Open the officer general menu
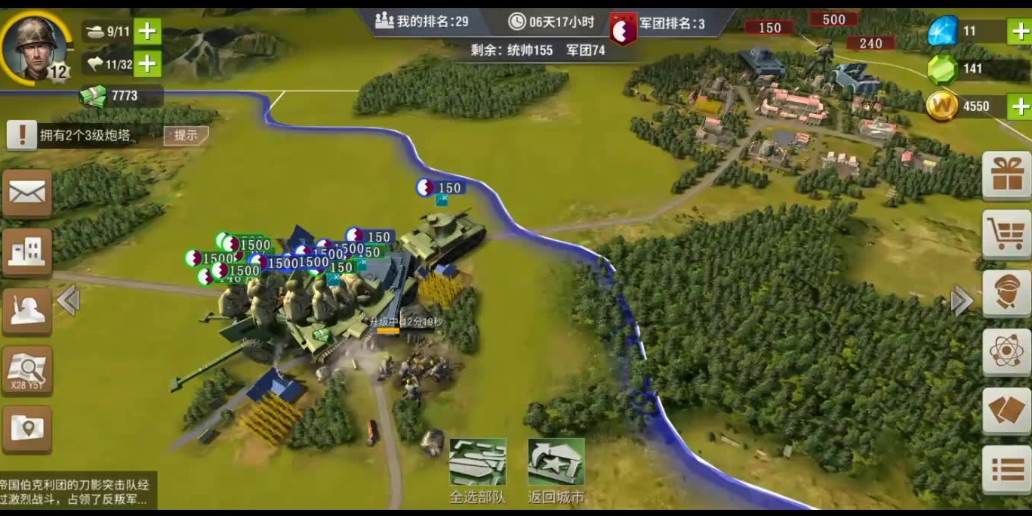 (1006, 292)
